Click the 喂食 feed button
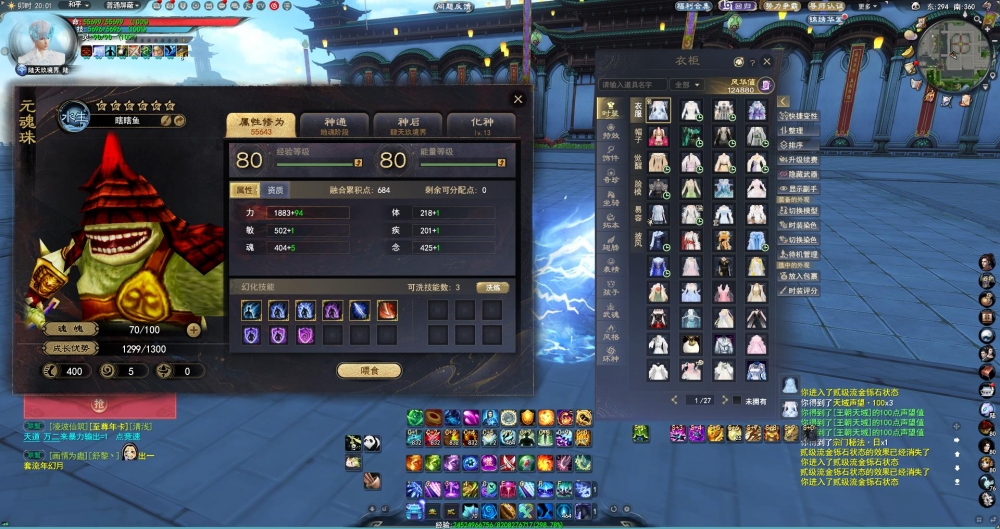This screenshot has width=1000, height=529. click(x=368, y=370)
